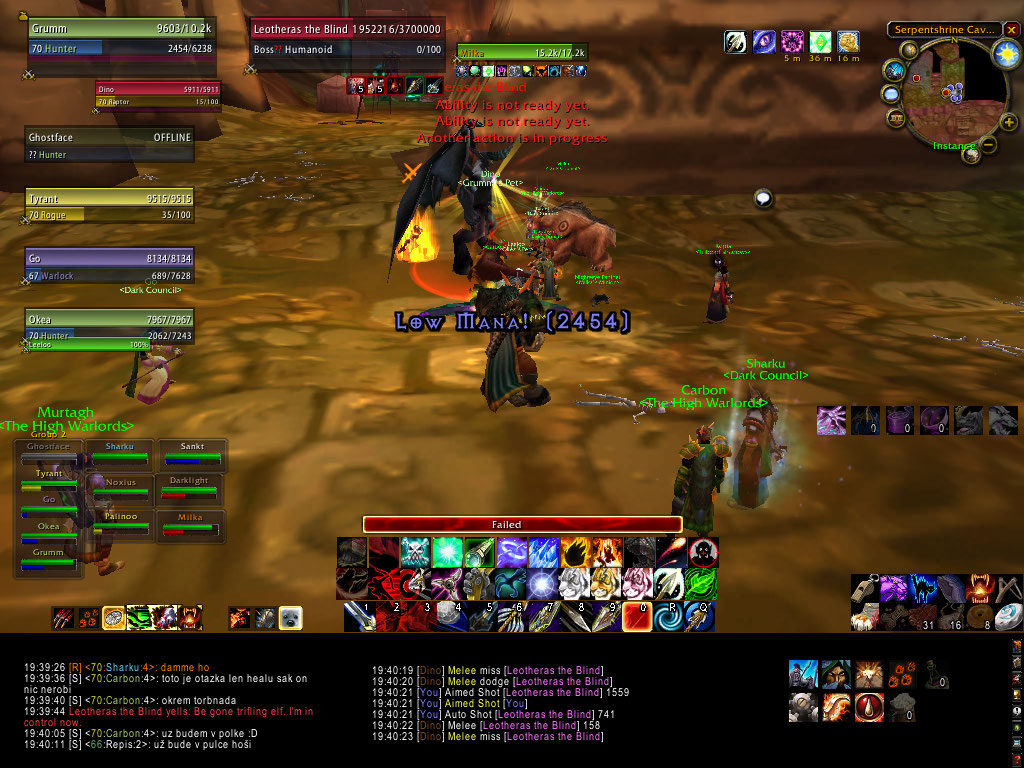Choose Milka in the raid frames
Image resolution: width=1024 pixels, height=768 pixels.
click(190, 523)
